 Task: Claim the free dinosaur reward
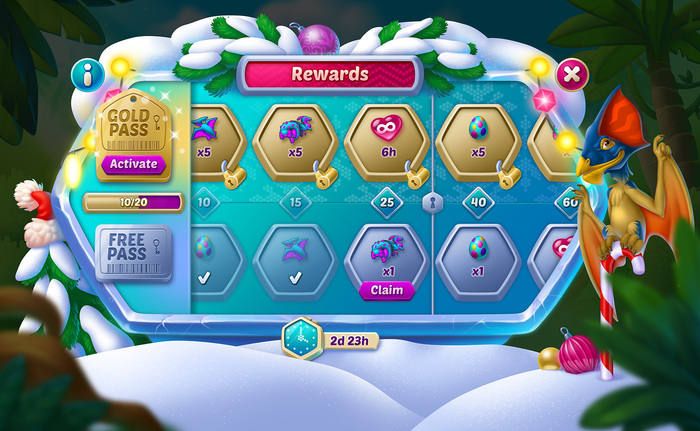coord(387,290)
